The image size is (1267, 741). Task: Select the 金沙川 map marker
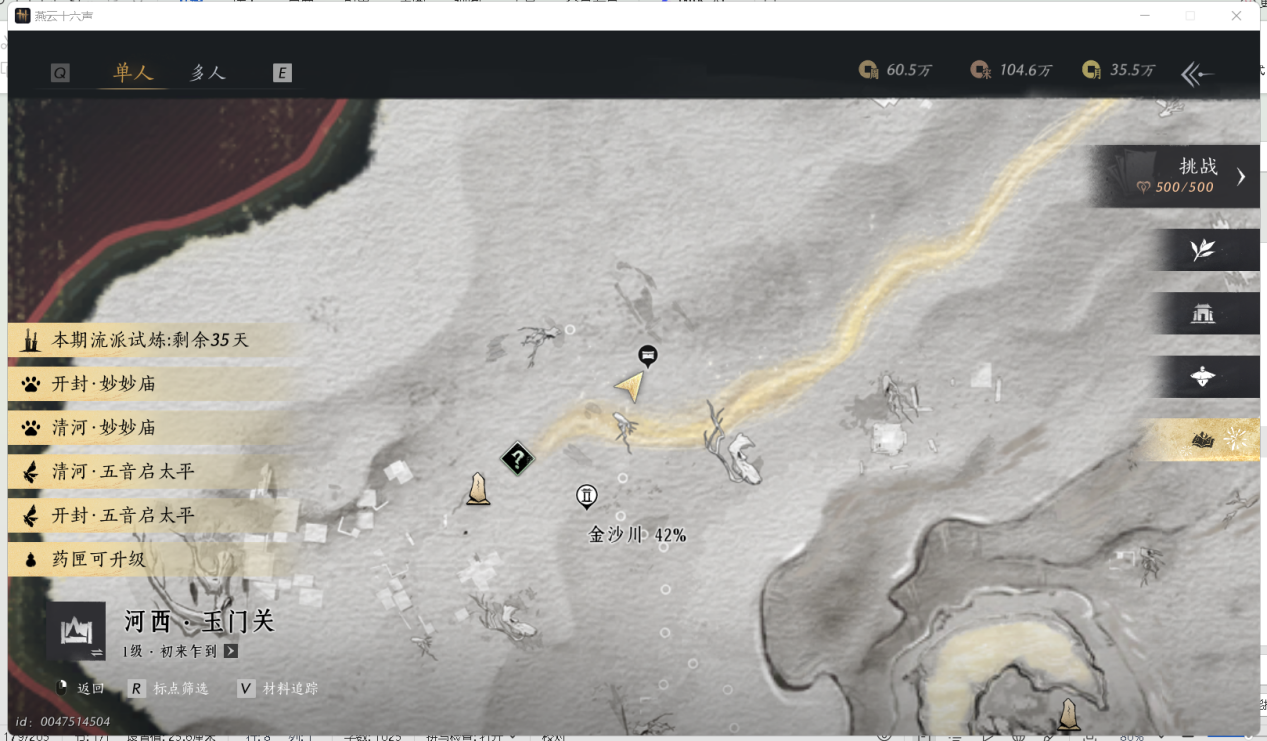click(x=587, y=496)
